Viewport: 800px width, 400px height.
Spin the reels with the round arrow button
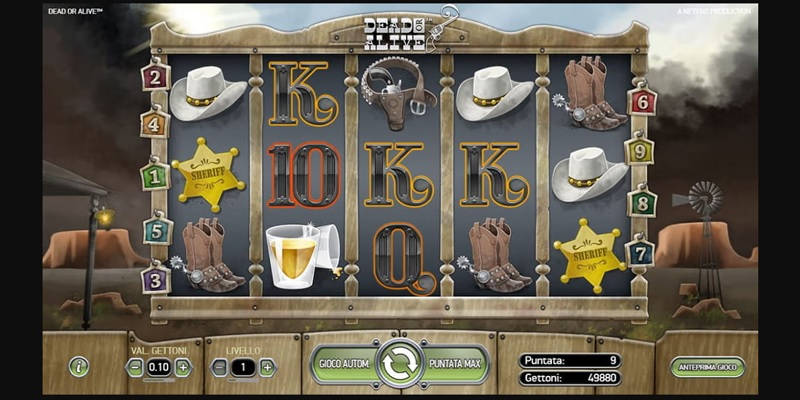pyautogui.click(x=399, y=366)
